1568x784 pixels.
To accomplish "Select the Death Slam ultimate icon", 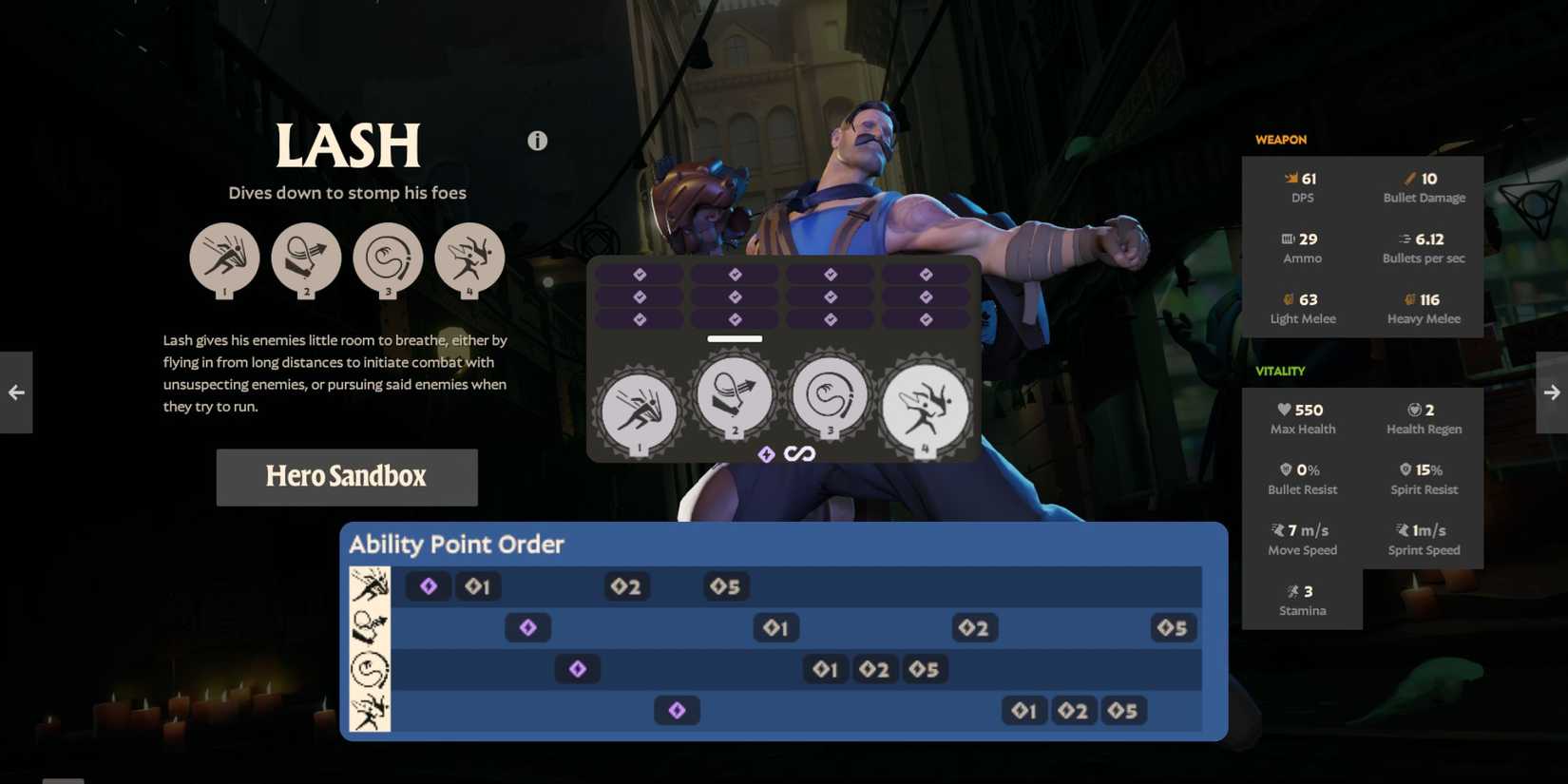I will 924,407.
